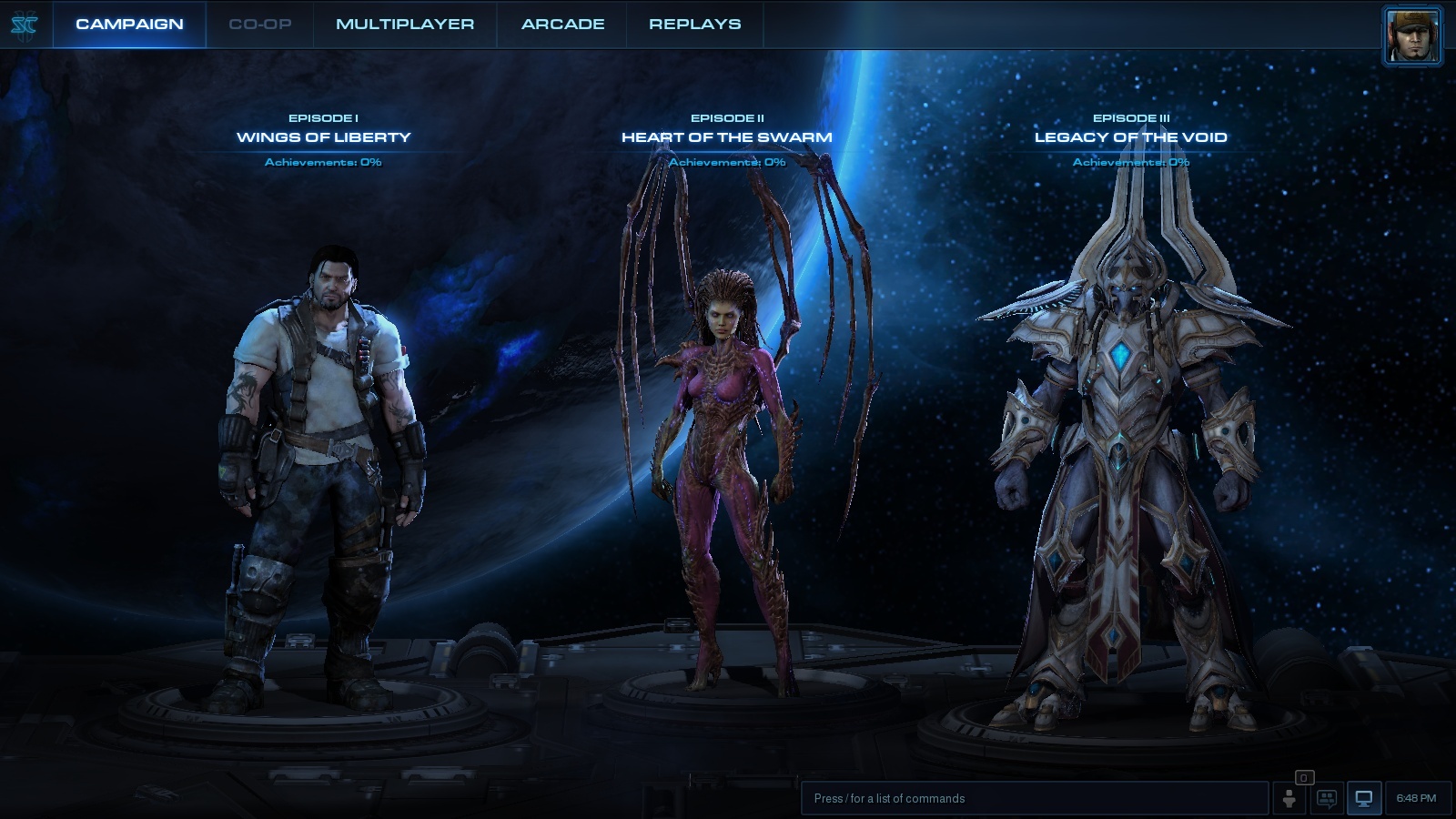Click the monitor icon button
This screenshot has height=819, width=1456.
coord(1364,799)
